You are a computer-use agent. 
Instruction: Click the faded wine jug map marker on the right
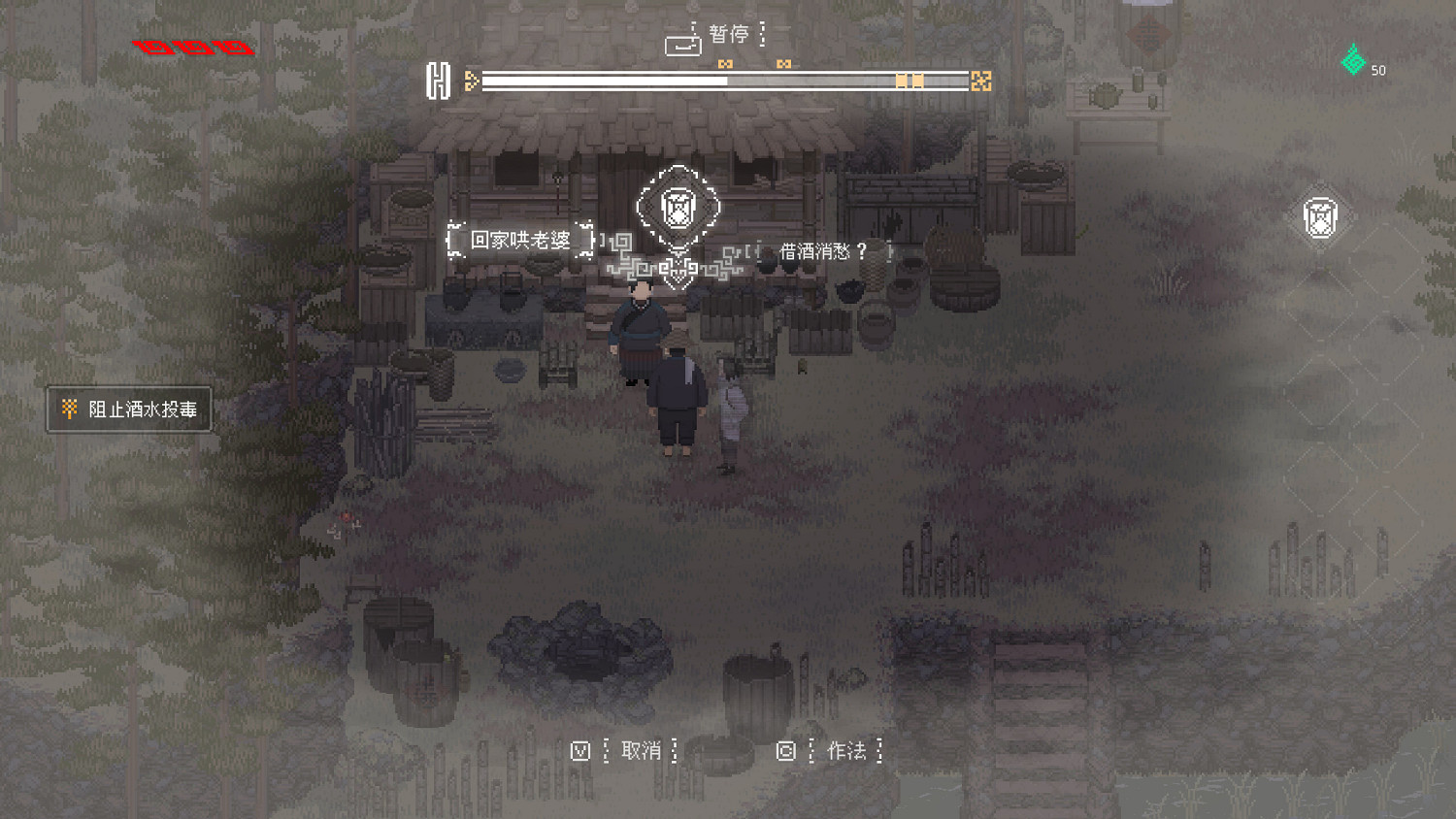pos(1320,215)
